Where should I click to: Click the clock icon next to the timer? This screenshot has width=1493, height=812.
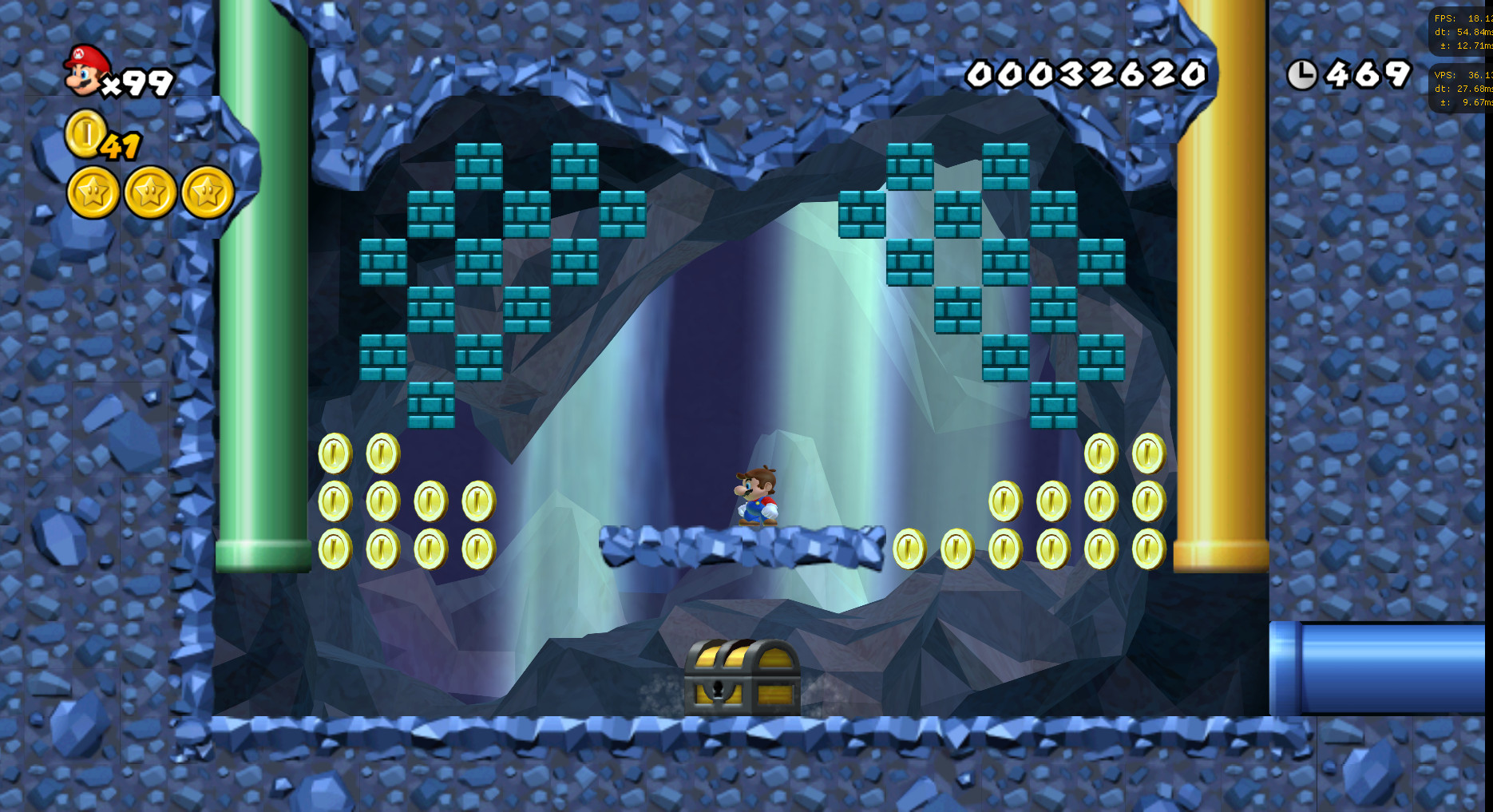tap(1303, 74)
